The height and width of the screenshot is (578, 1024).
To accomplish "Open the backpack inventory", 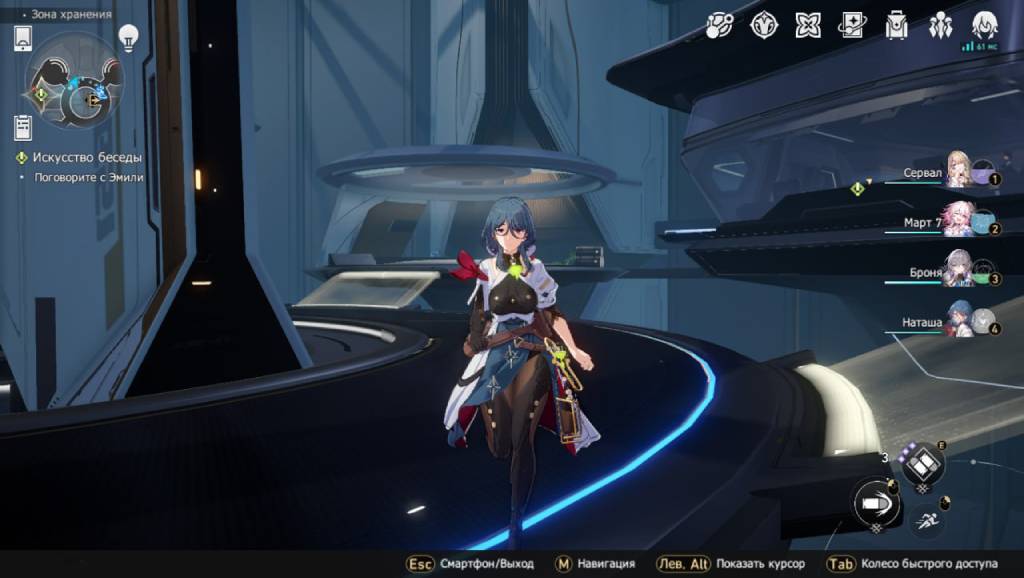I will click(897, 26).
